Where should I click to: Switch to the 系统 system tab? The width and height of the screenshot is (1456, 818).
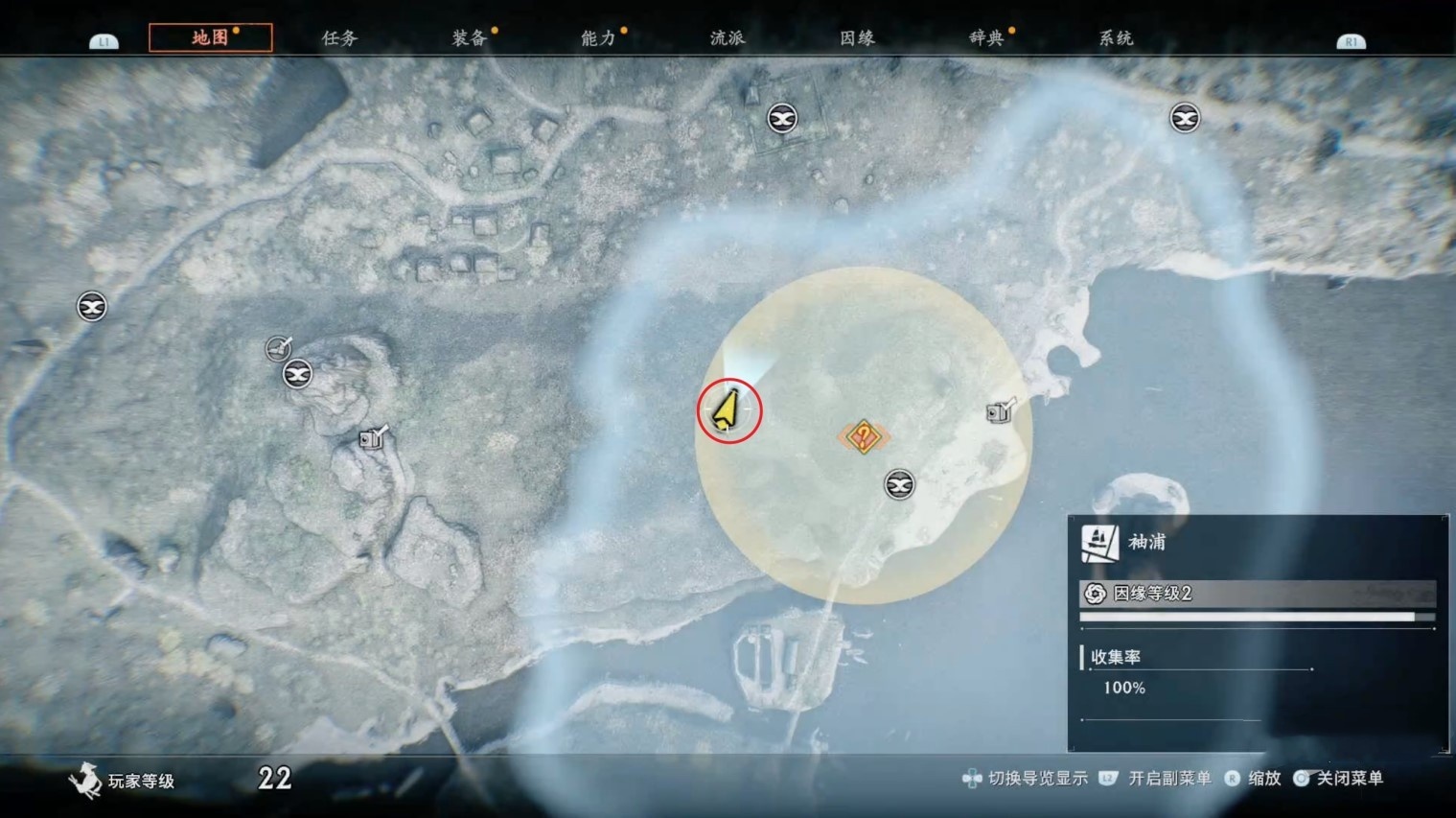(1116, 38)
